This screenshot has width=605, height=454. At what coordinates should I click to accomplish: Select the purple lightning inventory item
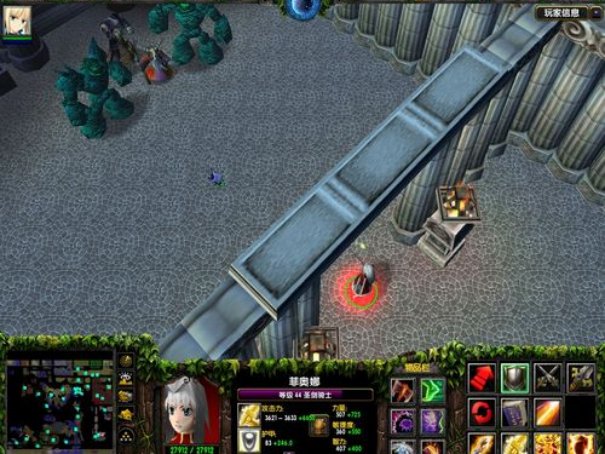tap(433, 420)
